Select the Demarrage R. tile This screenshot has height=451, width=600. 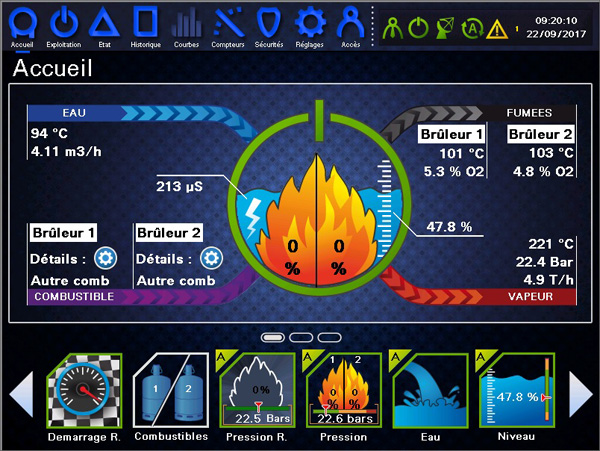click(84, 391)
